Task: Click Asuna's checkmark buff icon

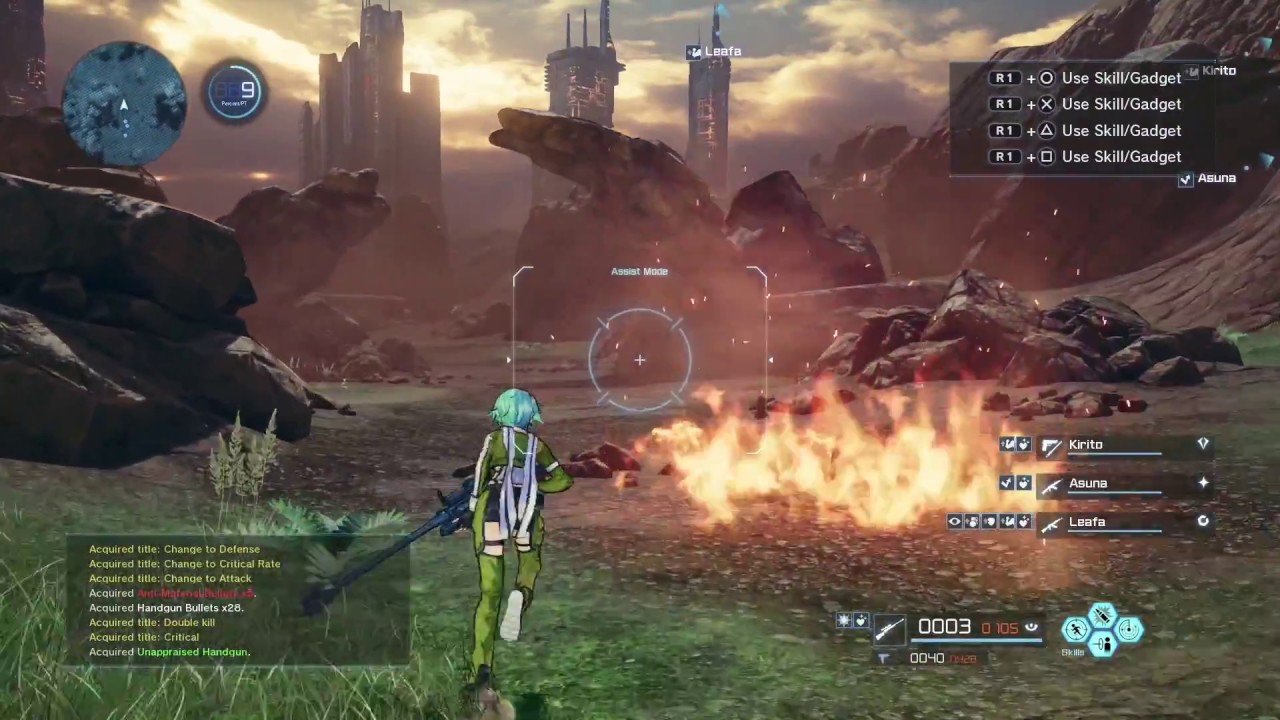Action: click(x=1006, y=482)
